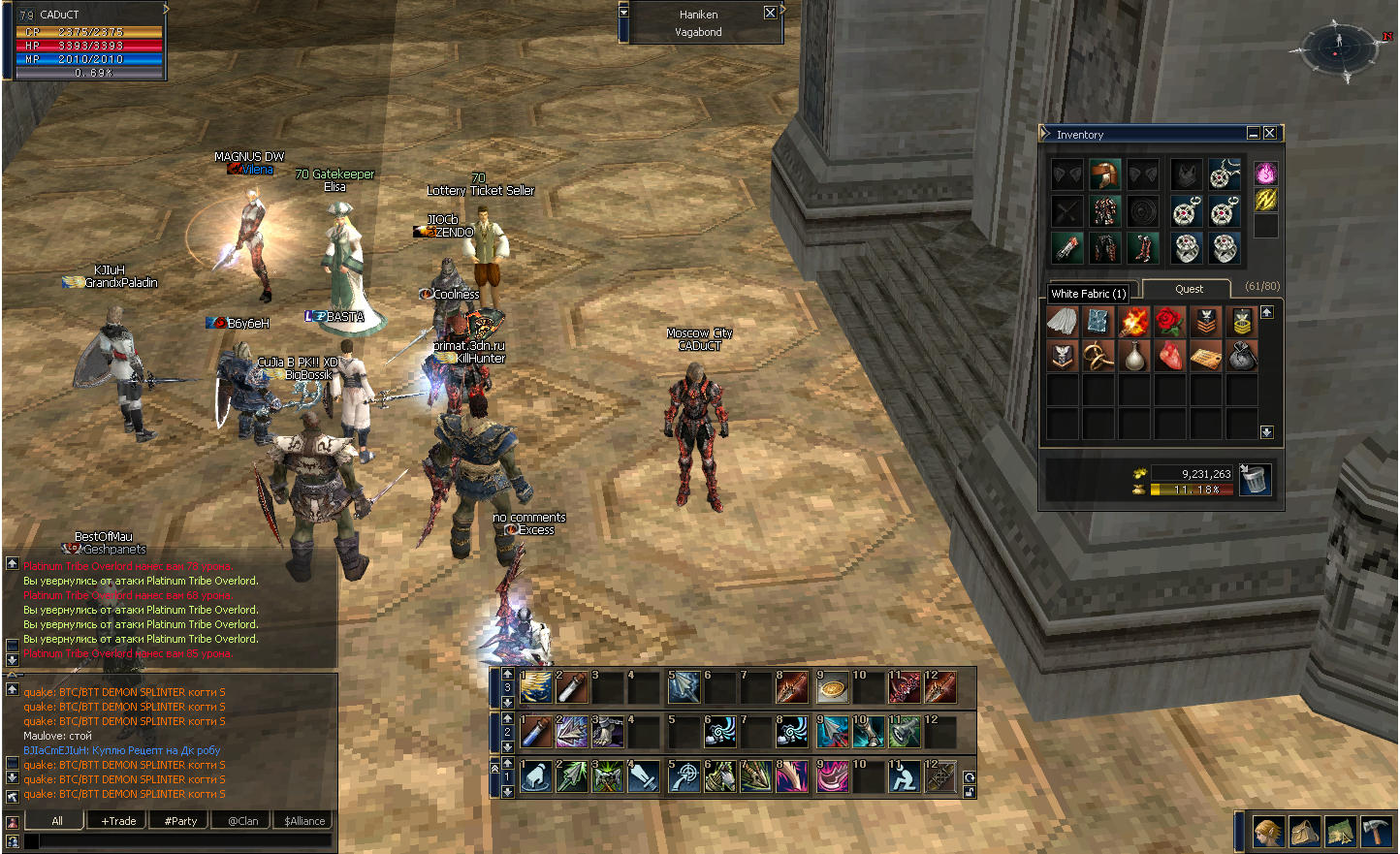Switch chat to the $Alliance tab
The width and height of the screenshot is (1400, 854).
click(x=304, y=821)
